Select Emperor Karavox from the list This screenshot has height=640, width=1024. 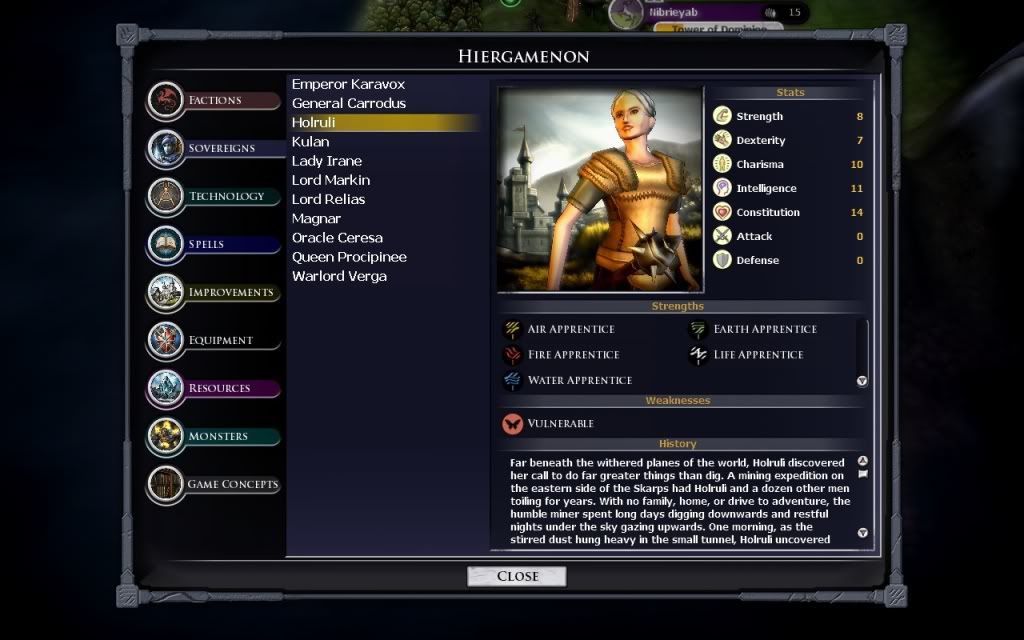[x=348, y=84]
